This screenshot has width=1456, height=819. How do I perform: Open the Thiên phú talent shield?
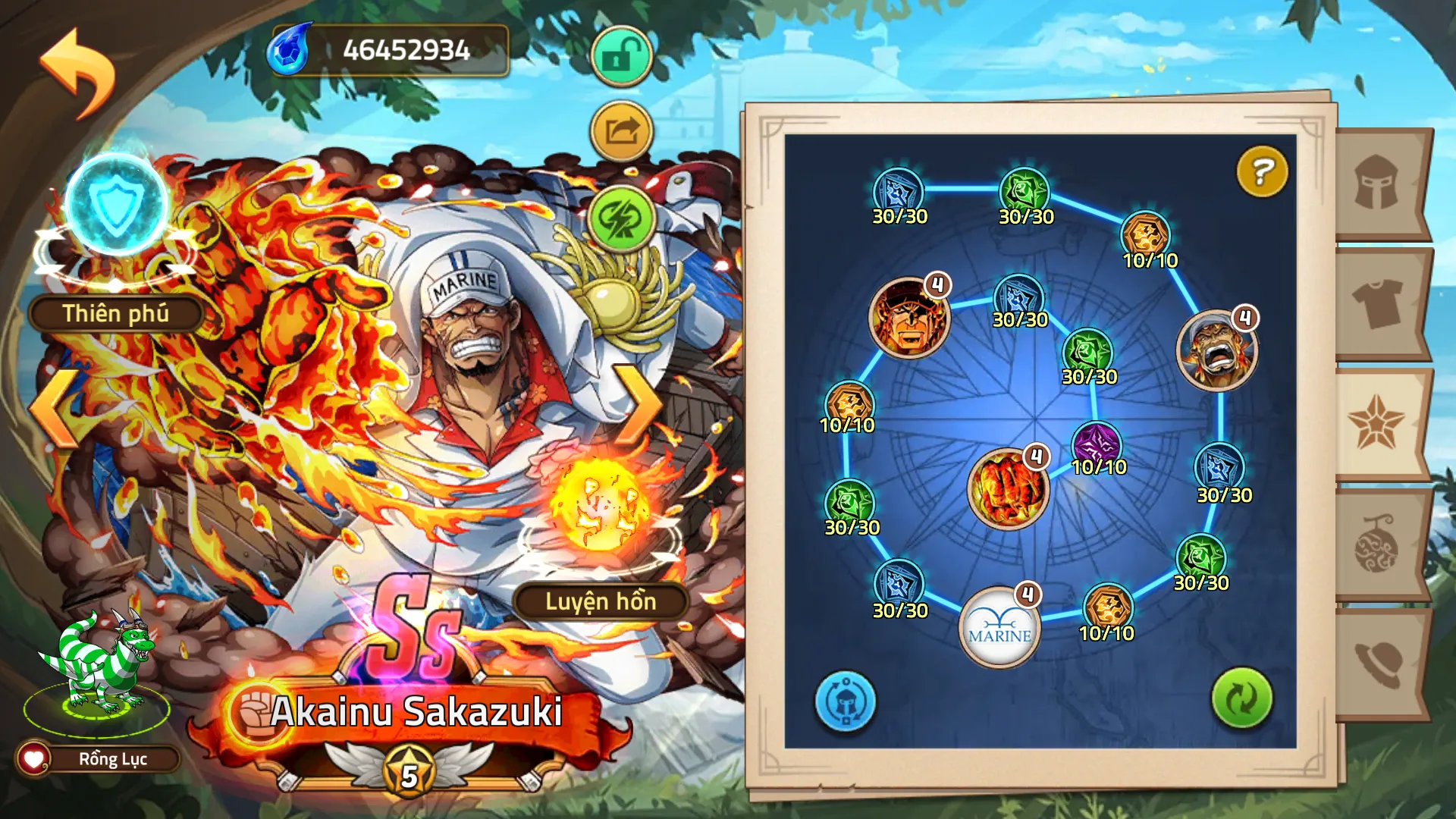click(116, 206)
